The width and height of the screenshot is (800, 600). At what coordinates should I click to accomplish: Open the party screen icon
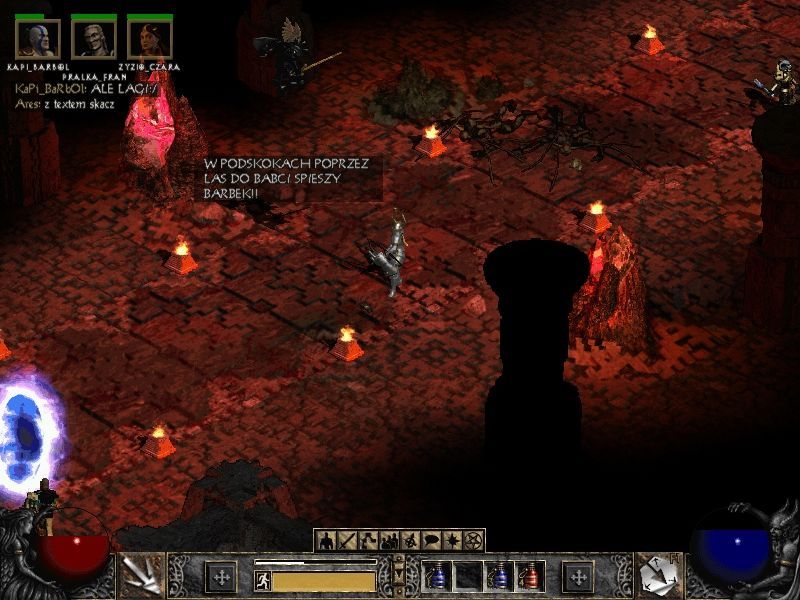click(389, 541)
